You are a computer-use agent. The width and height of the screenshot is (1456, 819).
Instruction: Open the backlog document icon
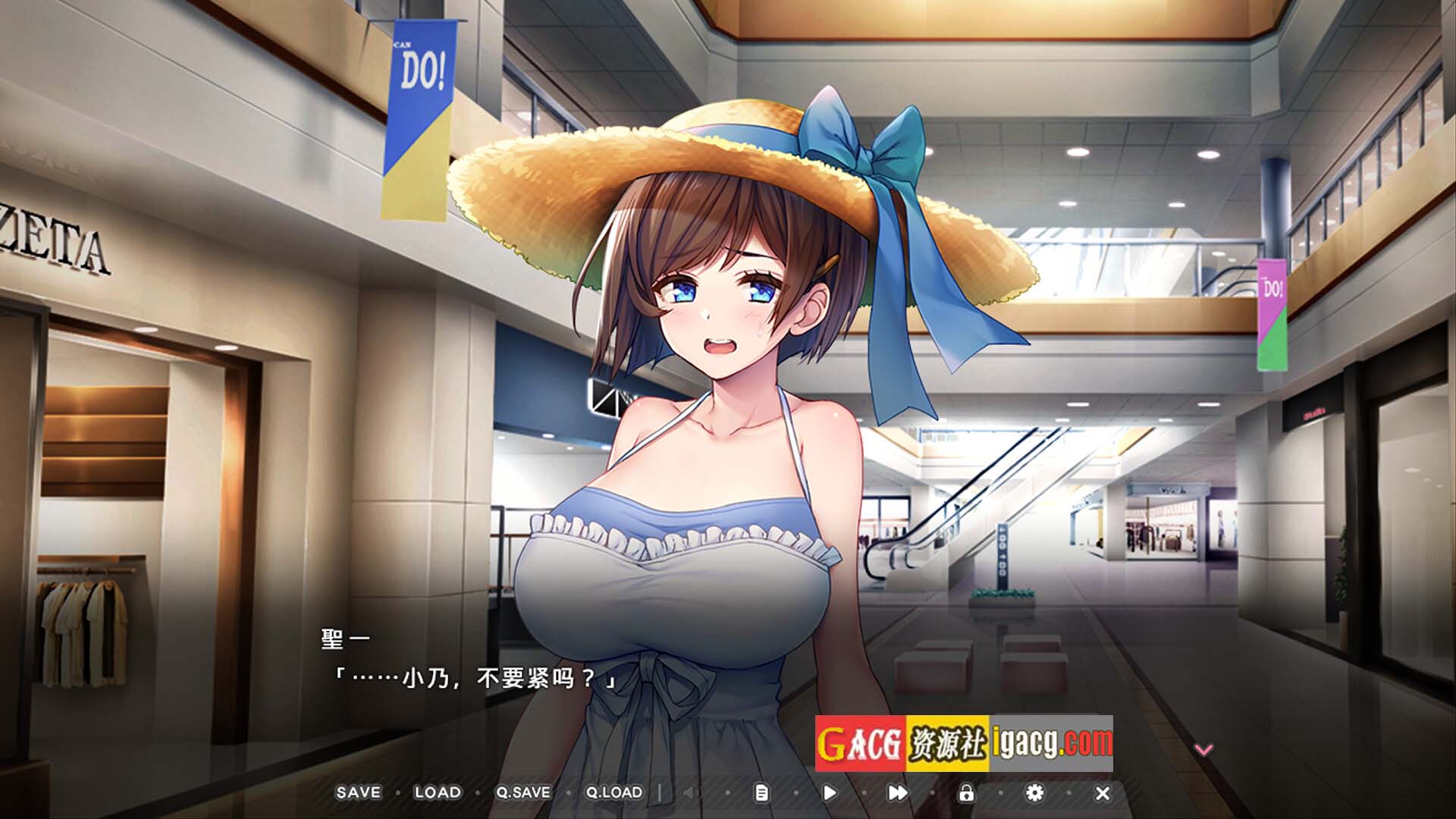pos(761,793)
